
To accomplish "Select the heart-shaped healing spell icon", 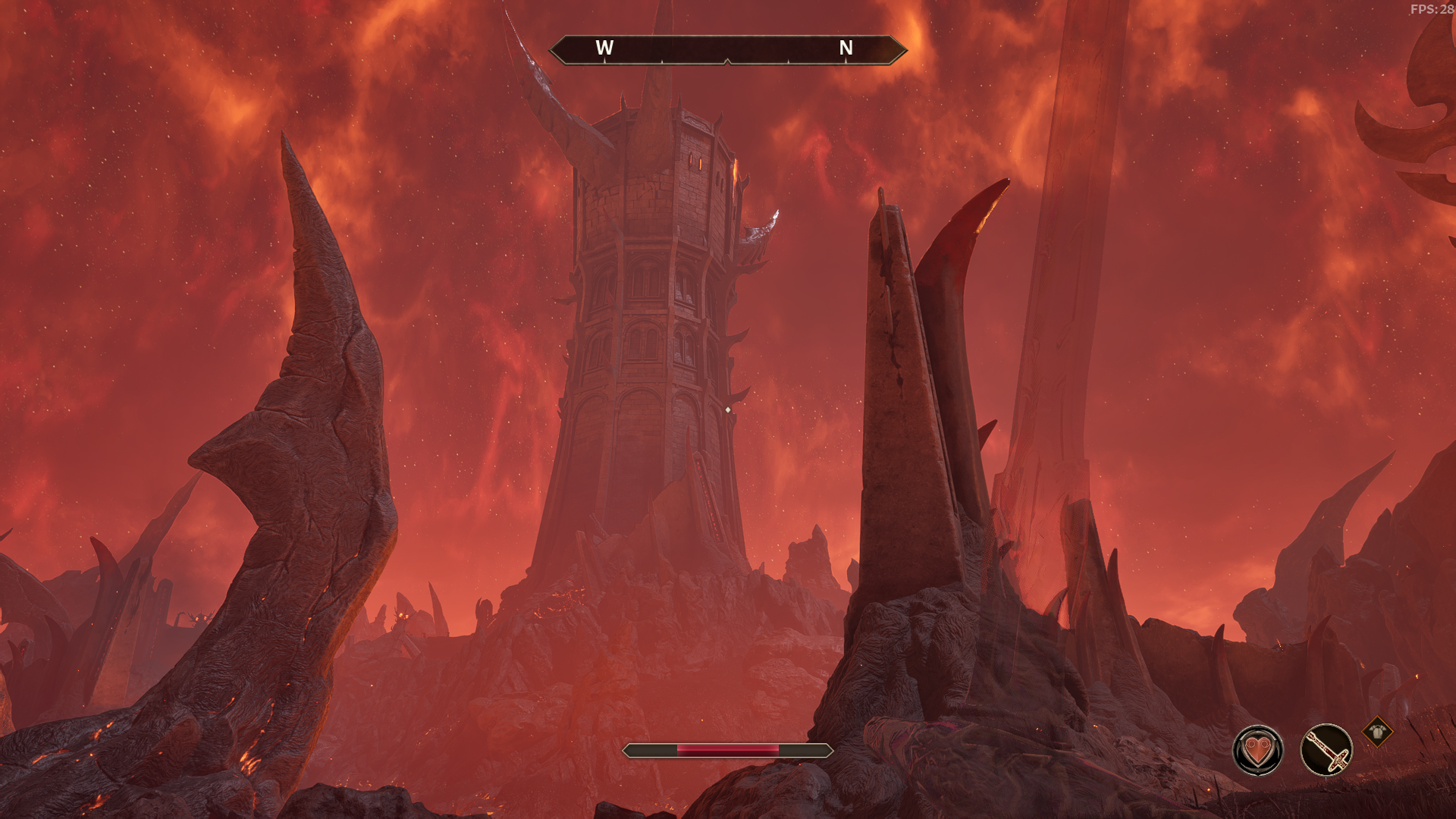I will 1257,751.
